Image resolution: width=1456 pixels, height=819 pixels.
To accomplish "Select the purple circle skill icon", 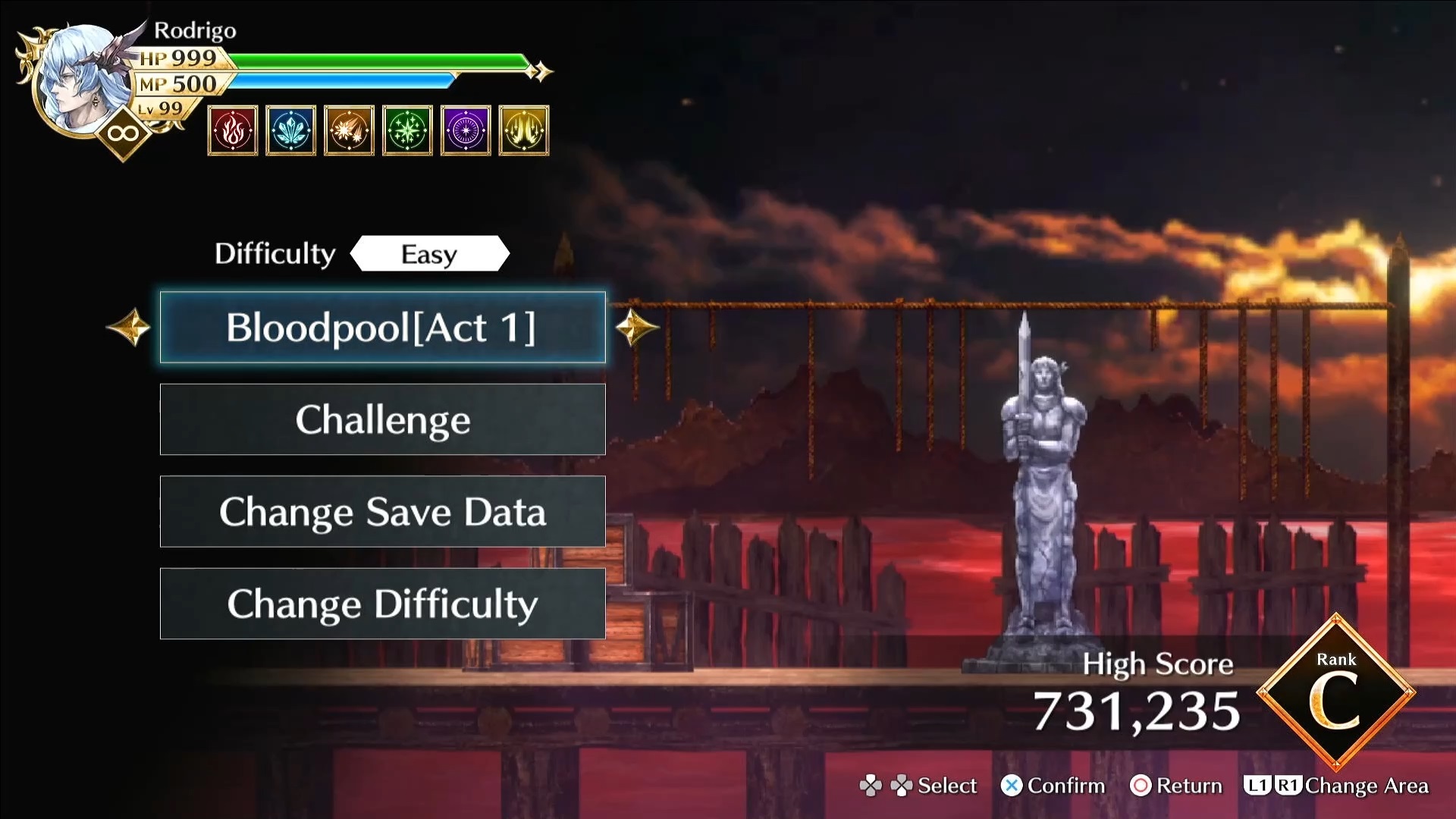I will (x=466, y=130).
